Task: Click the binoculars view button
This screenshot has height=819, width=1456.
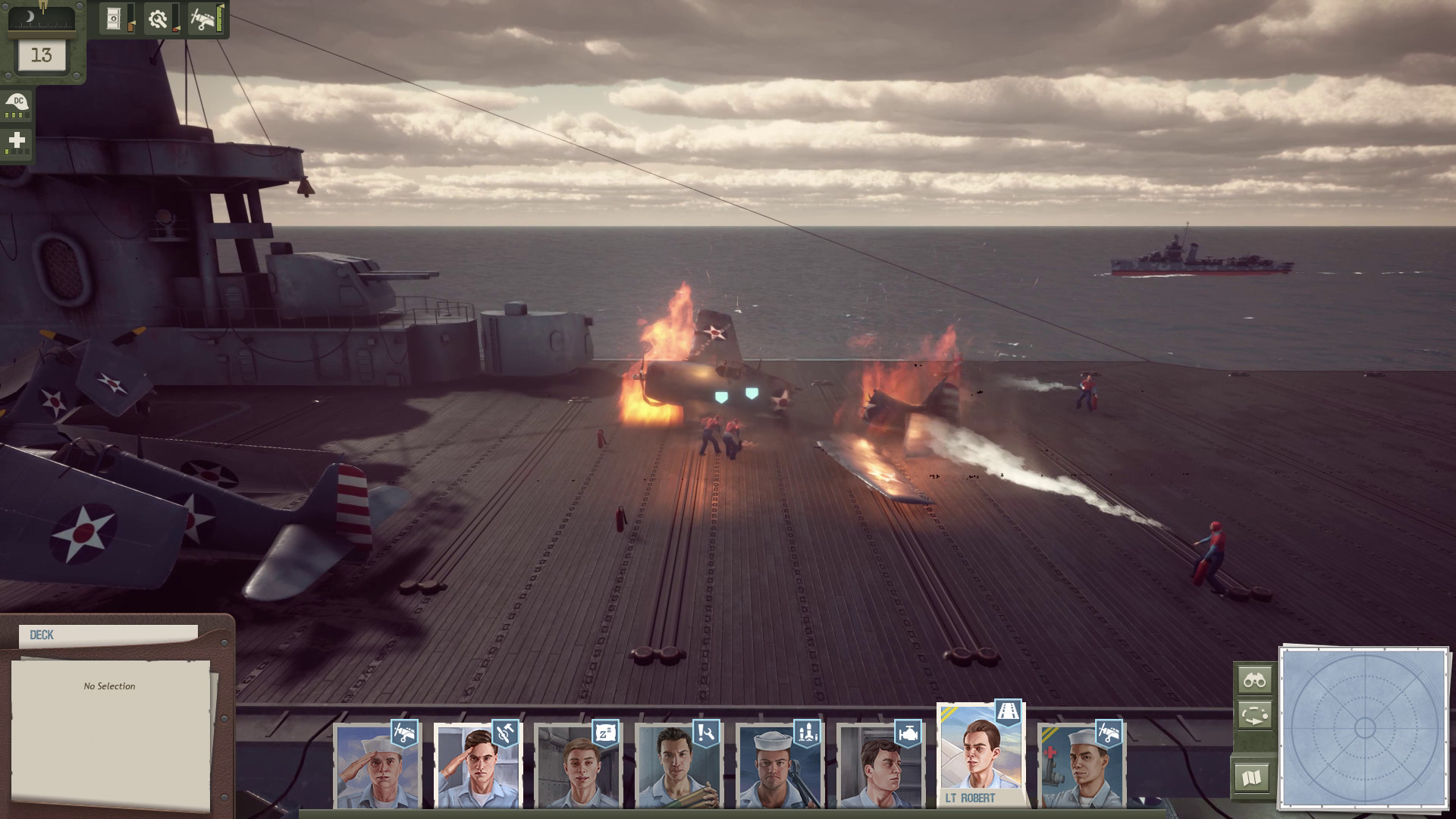Action: [1254, 680]
